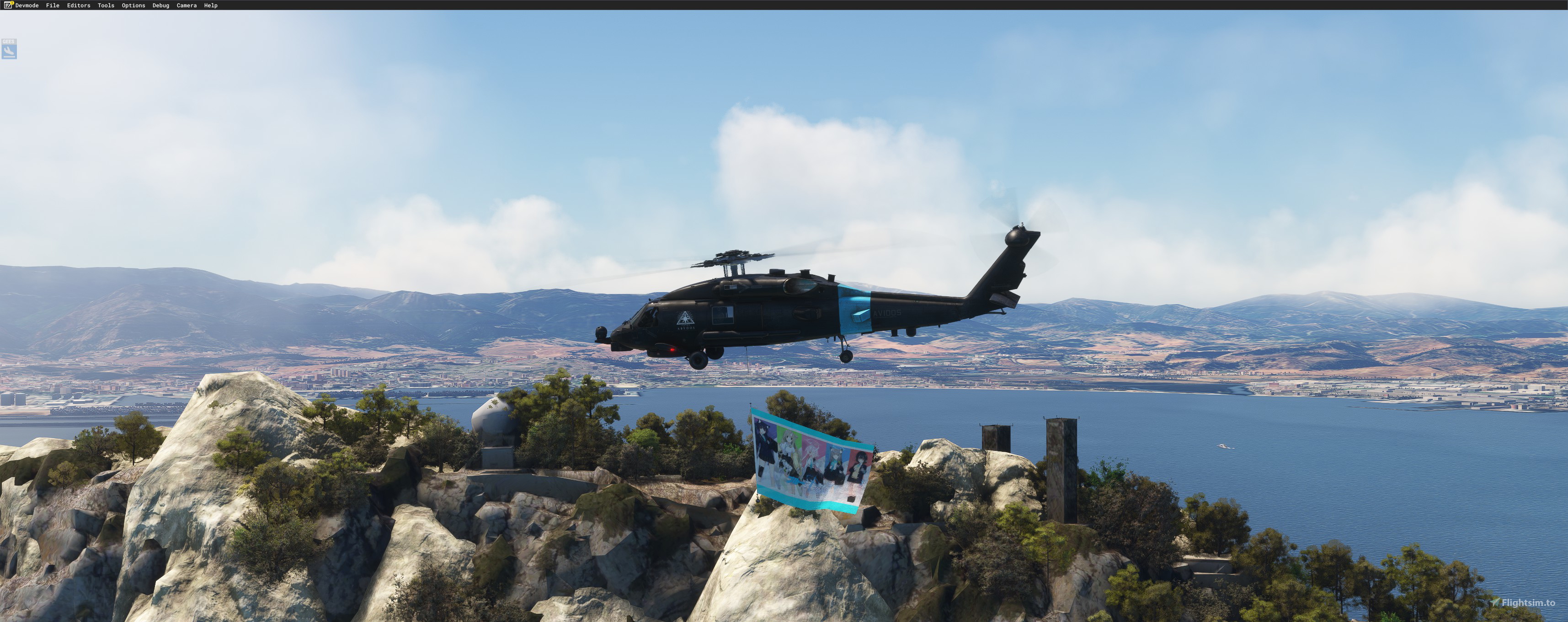Open the Devmode menu
The width and height of the screenshot is (1568, 622).
(27, 5)
